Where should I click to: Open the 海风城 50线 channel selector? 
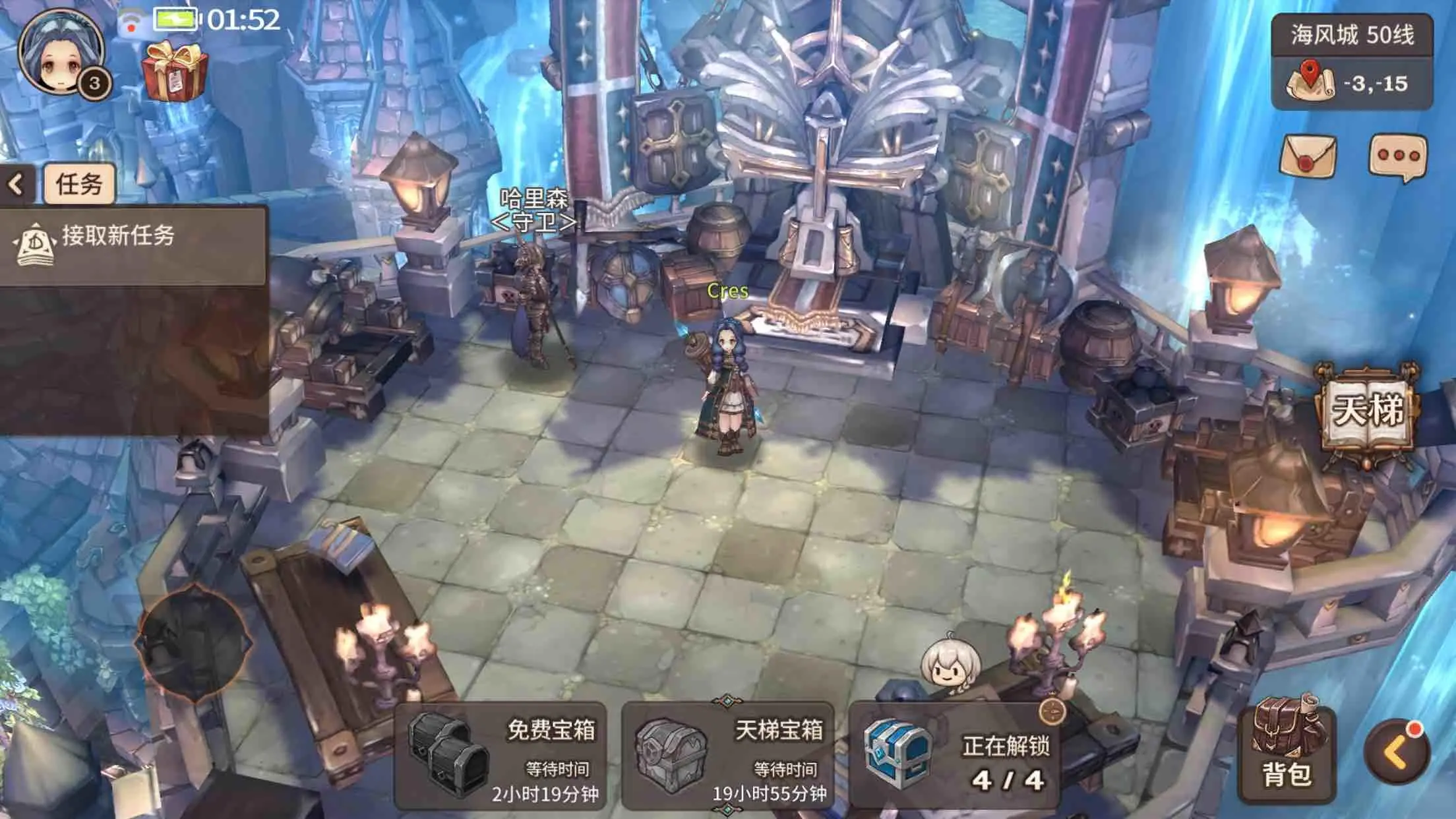pyautogui.click(x=1352, y=35)
